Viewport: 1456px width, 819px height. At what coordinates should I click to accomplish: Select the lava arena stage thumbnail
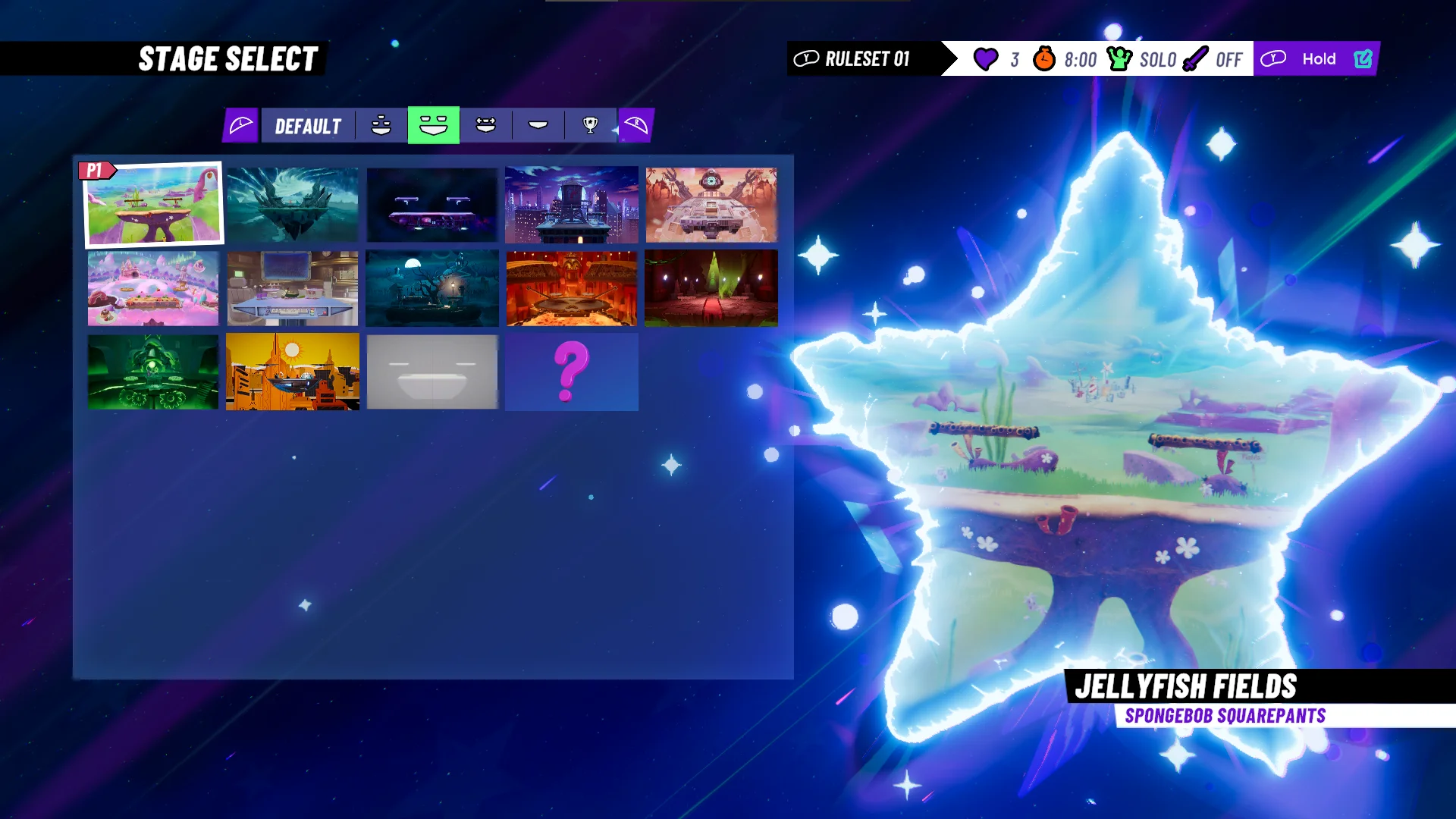[572, 288]
